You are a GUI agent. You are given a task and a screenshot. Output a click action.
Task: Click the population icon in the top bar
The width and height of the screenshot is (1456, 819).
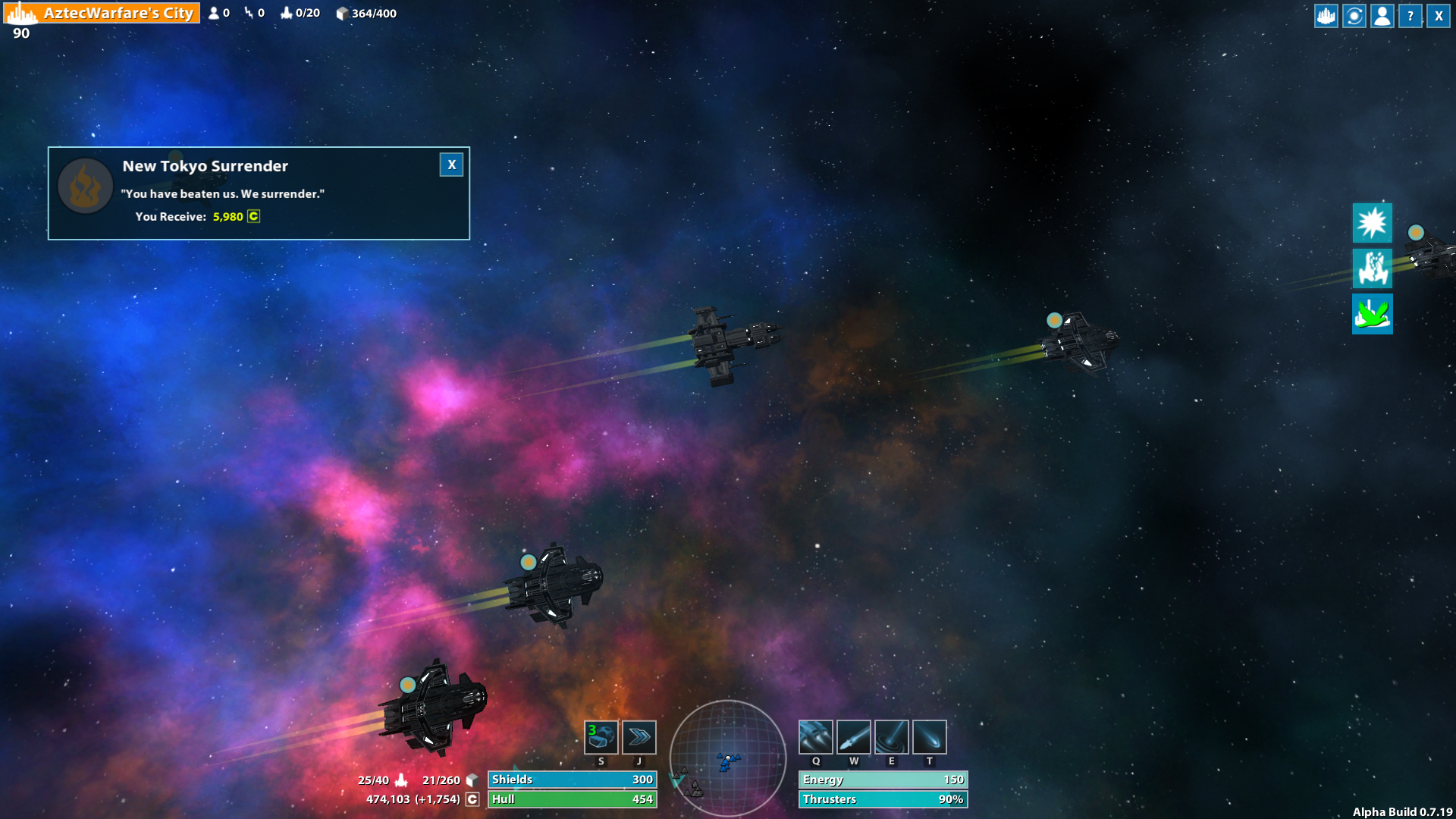215,13
